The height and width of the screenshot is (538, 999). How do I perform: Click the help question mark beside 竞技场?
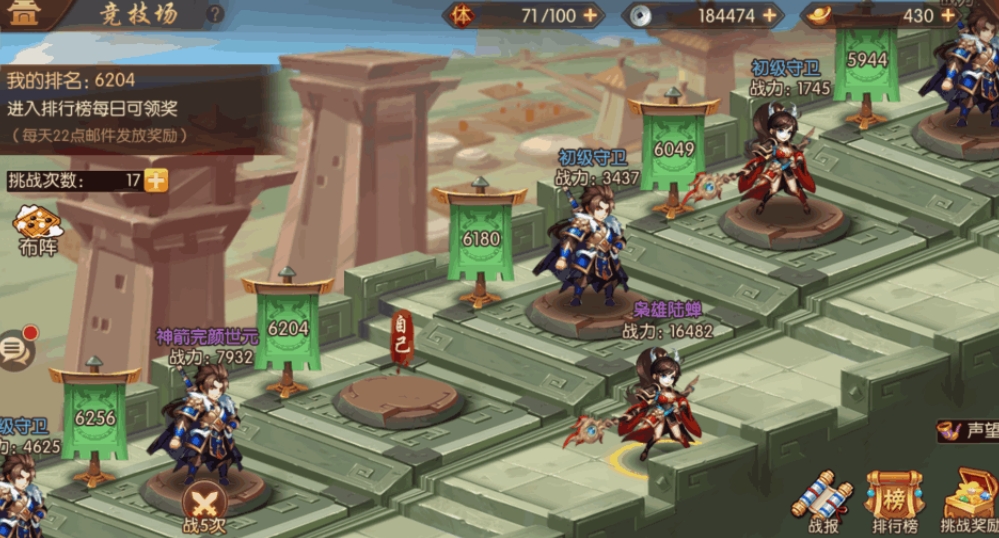click(x=216, y=14)
